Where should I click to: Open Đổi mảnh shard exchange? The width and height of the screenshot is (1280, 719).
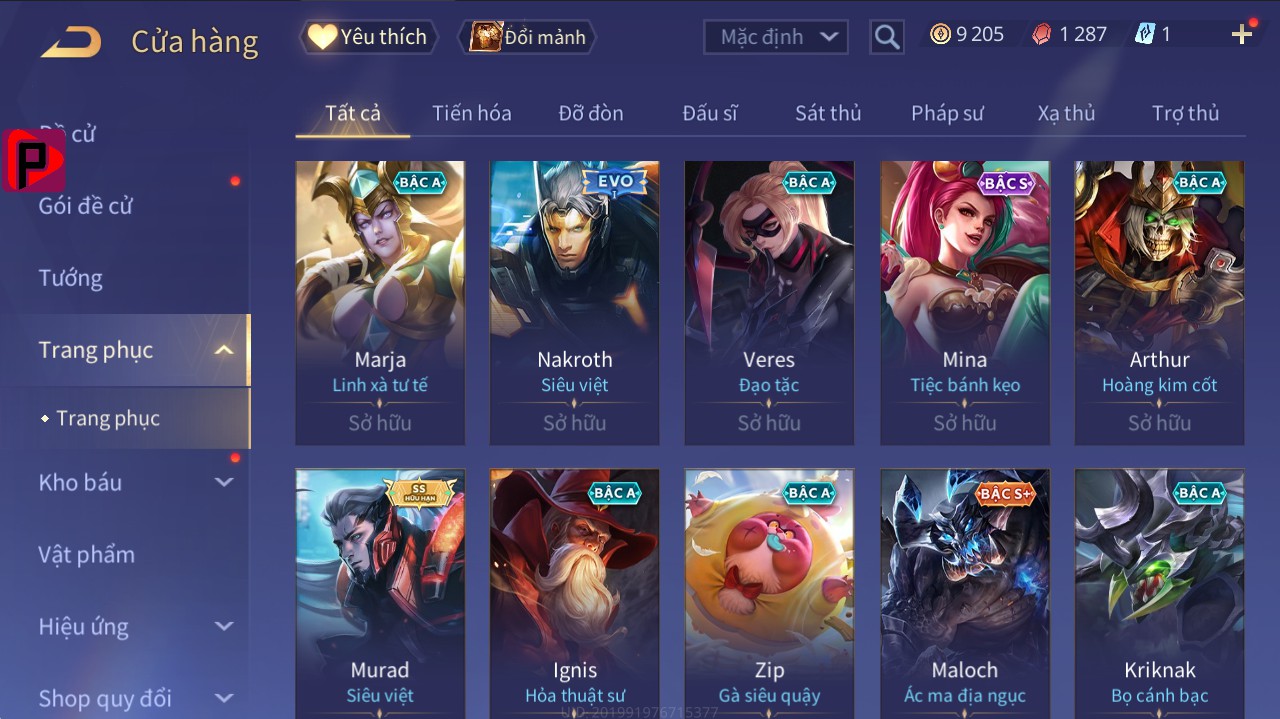(x=527, y=37)
